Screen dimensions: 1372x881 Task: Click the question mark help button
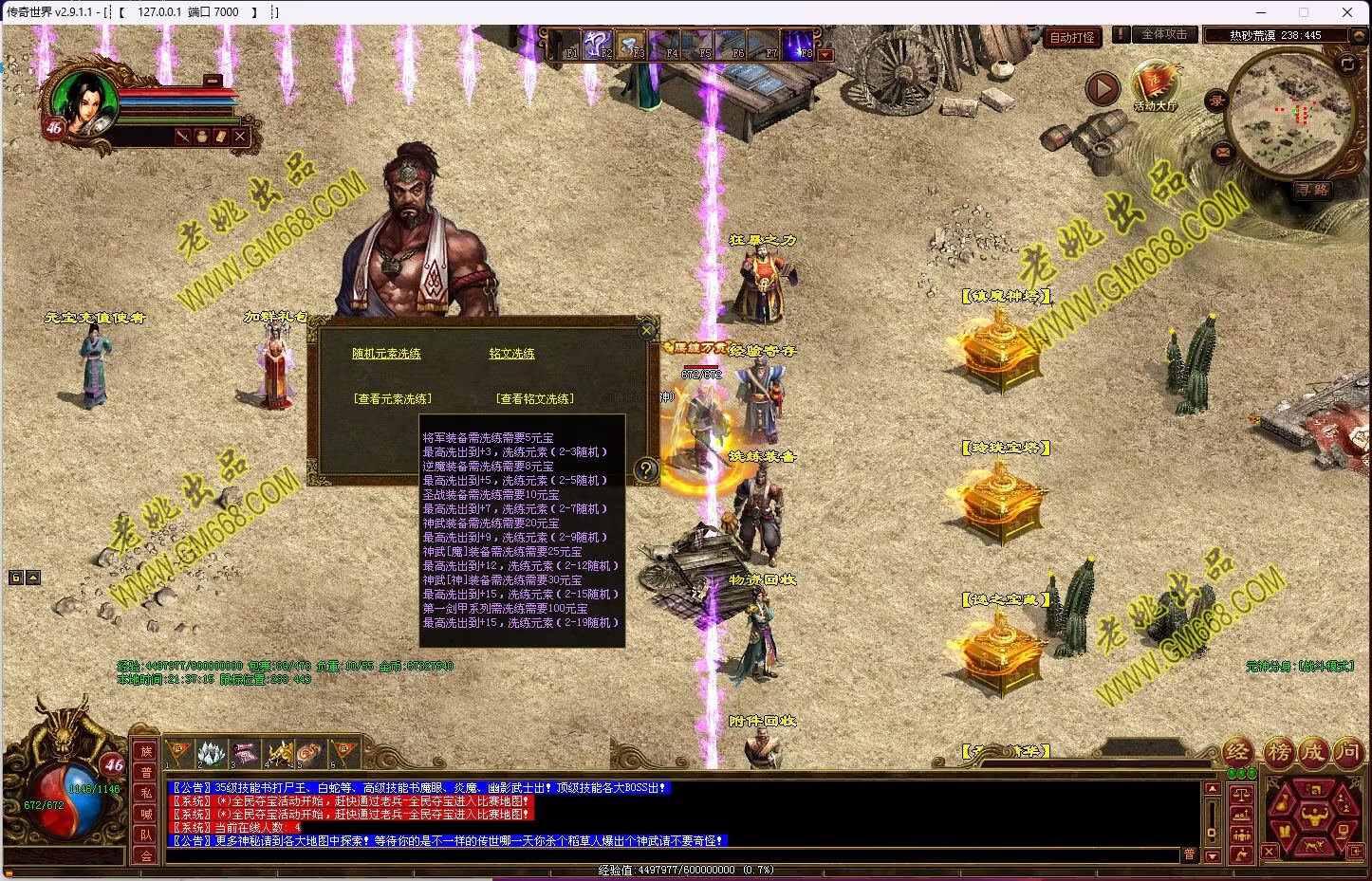click(x=645, y=469)
